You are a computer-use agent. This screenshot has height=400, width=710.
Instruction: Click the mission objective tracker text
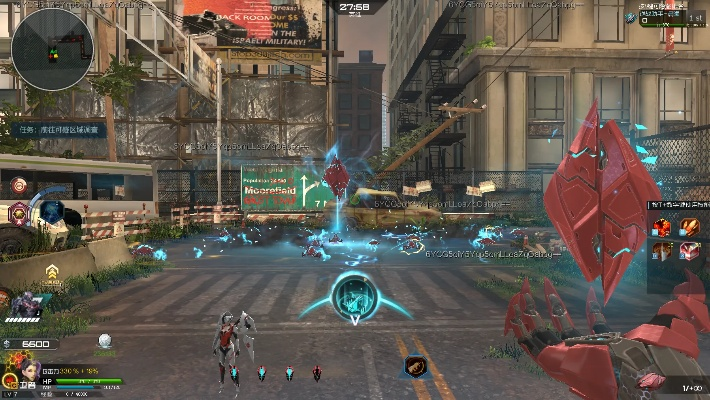[64, 130]
